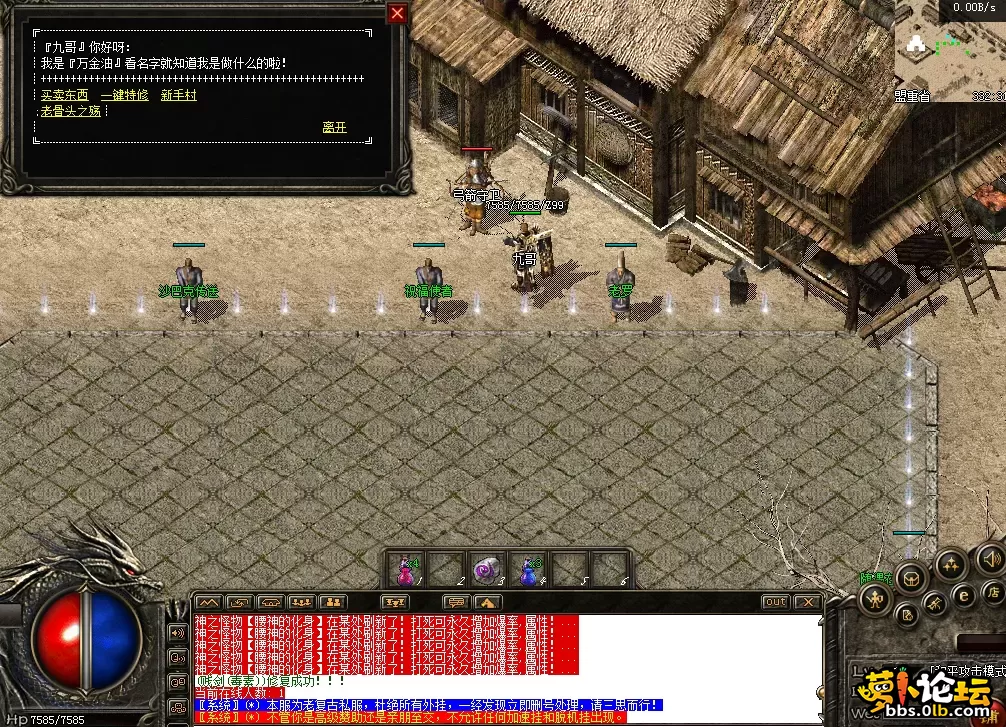
Task: Open the bag chest icon
Action: 910,576
